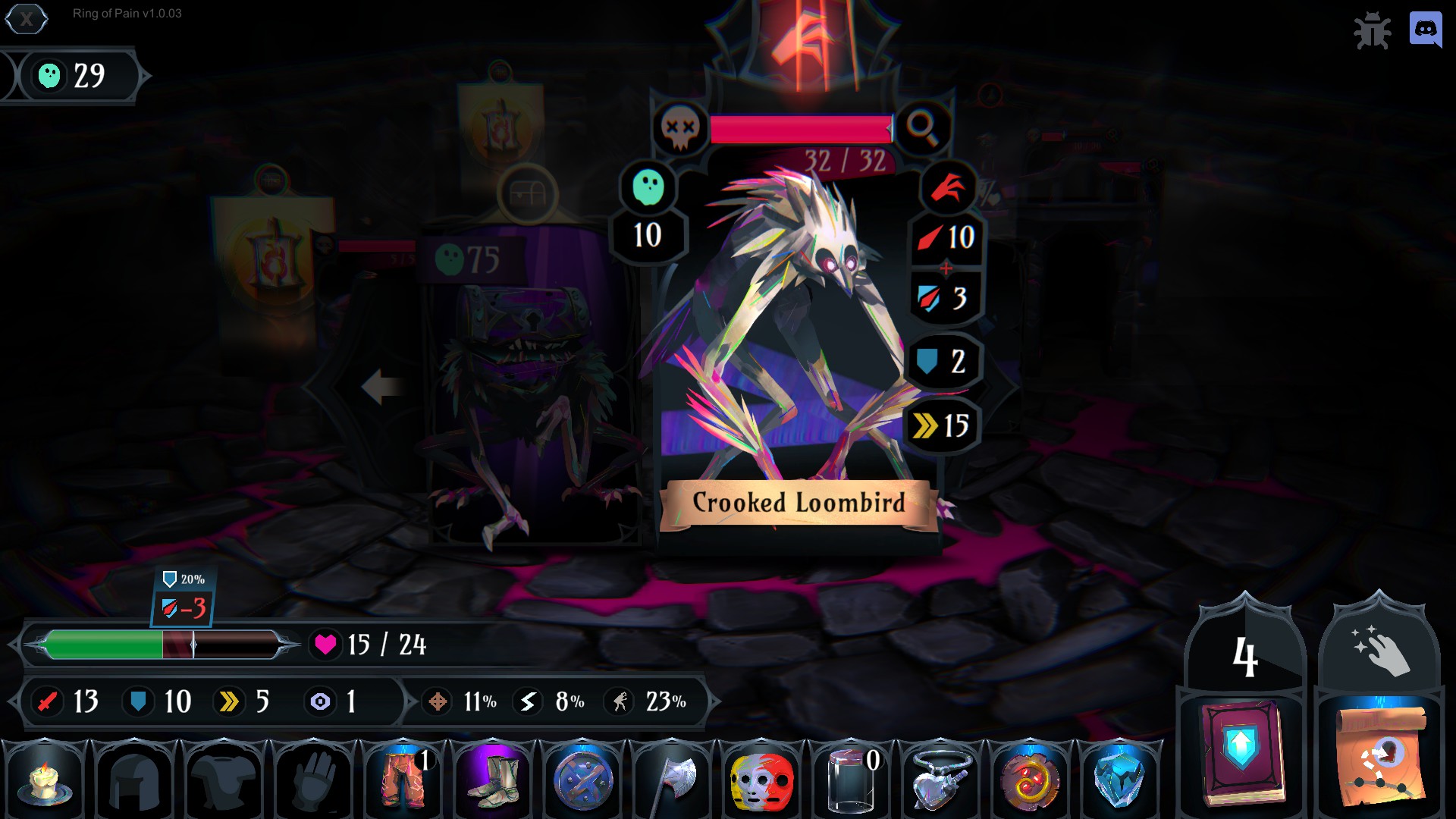Viewport: 1456px width, 819px height.
Task: Click the bug report icon near the top-right
Action: [1374, 31]
